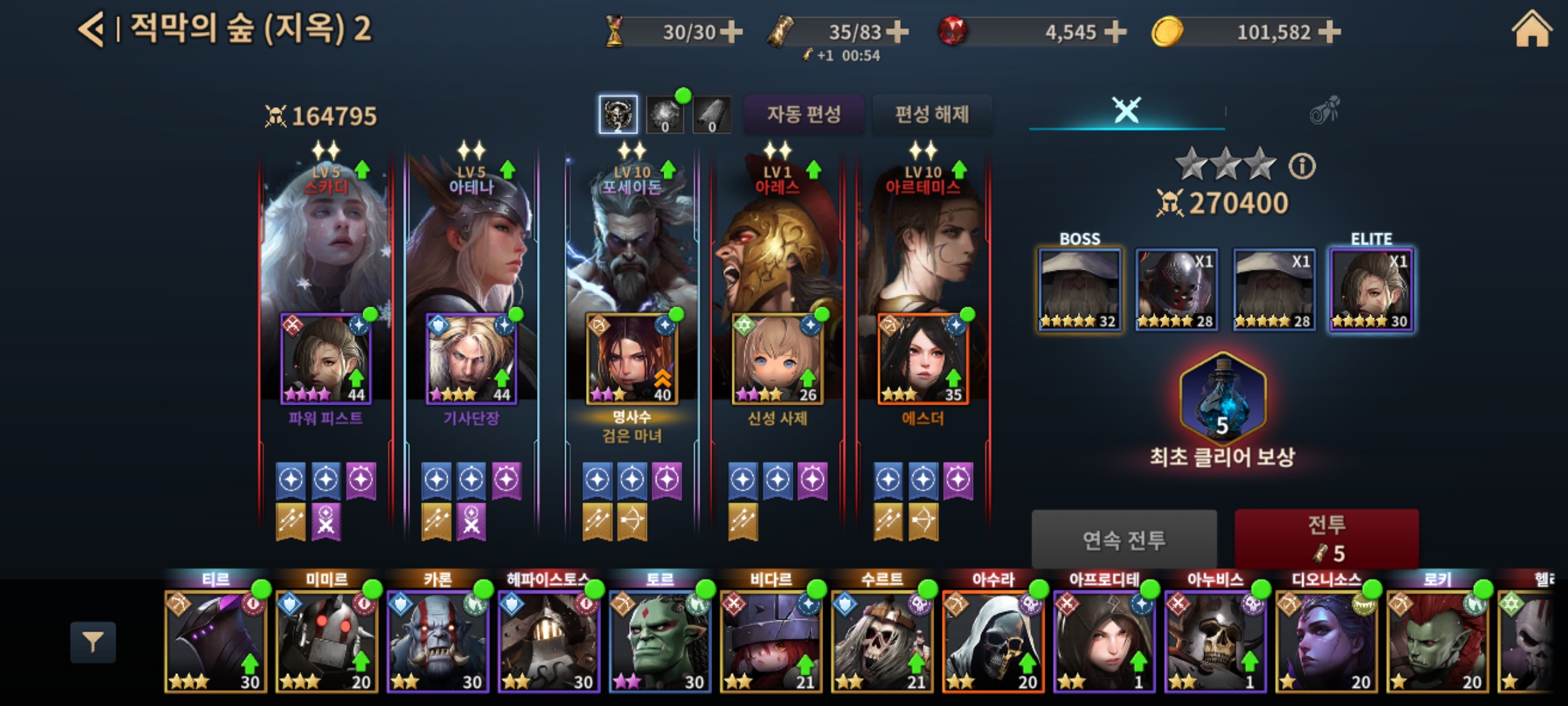Show the three-star condition info
Image resolution: width=1568 pixels, height=706 pixels.
1302,167
